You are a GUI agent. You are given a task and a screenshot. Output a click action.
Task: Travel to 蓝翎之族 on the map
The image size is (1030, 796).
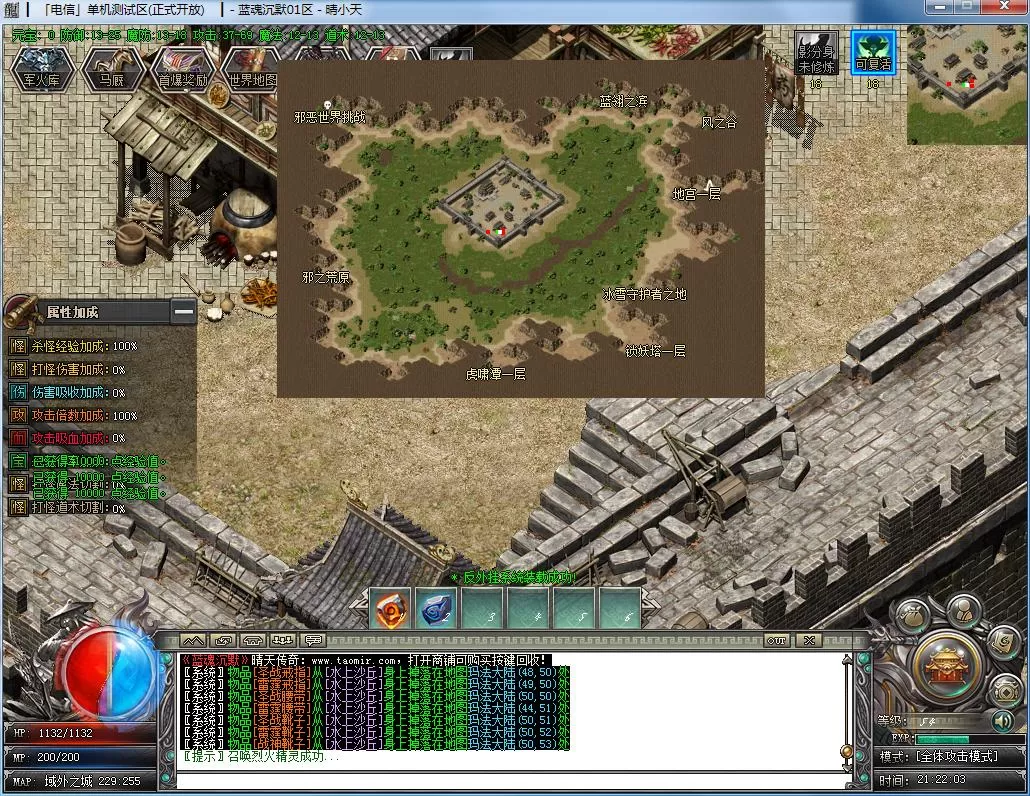623,101
